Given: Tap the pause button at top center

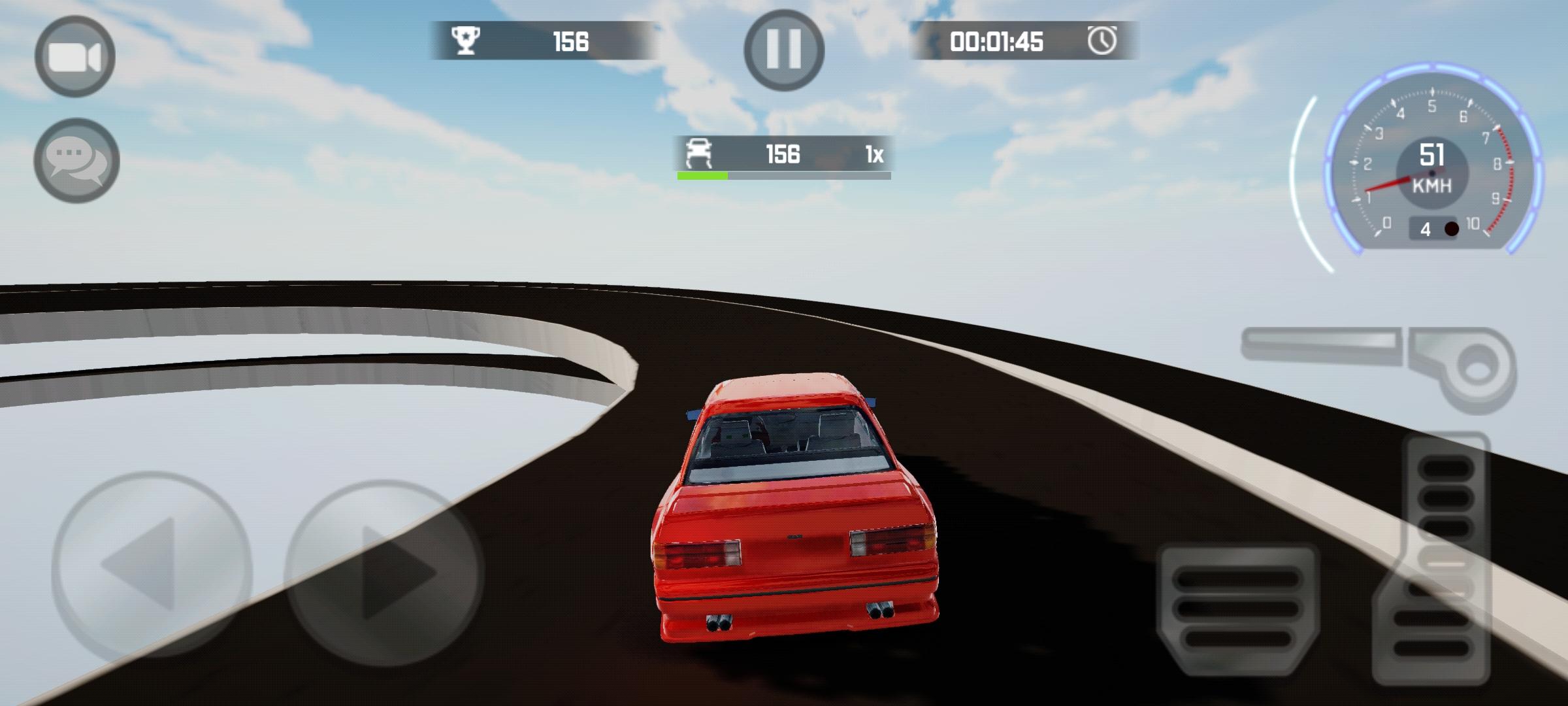Looking at the screenshot, I should (784, 50).
